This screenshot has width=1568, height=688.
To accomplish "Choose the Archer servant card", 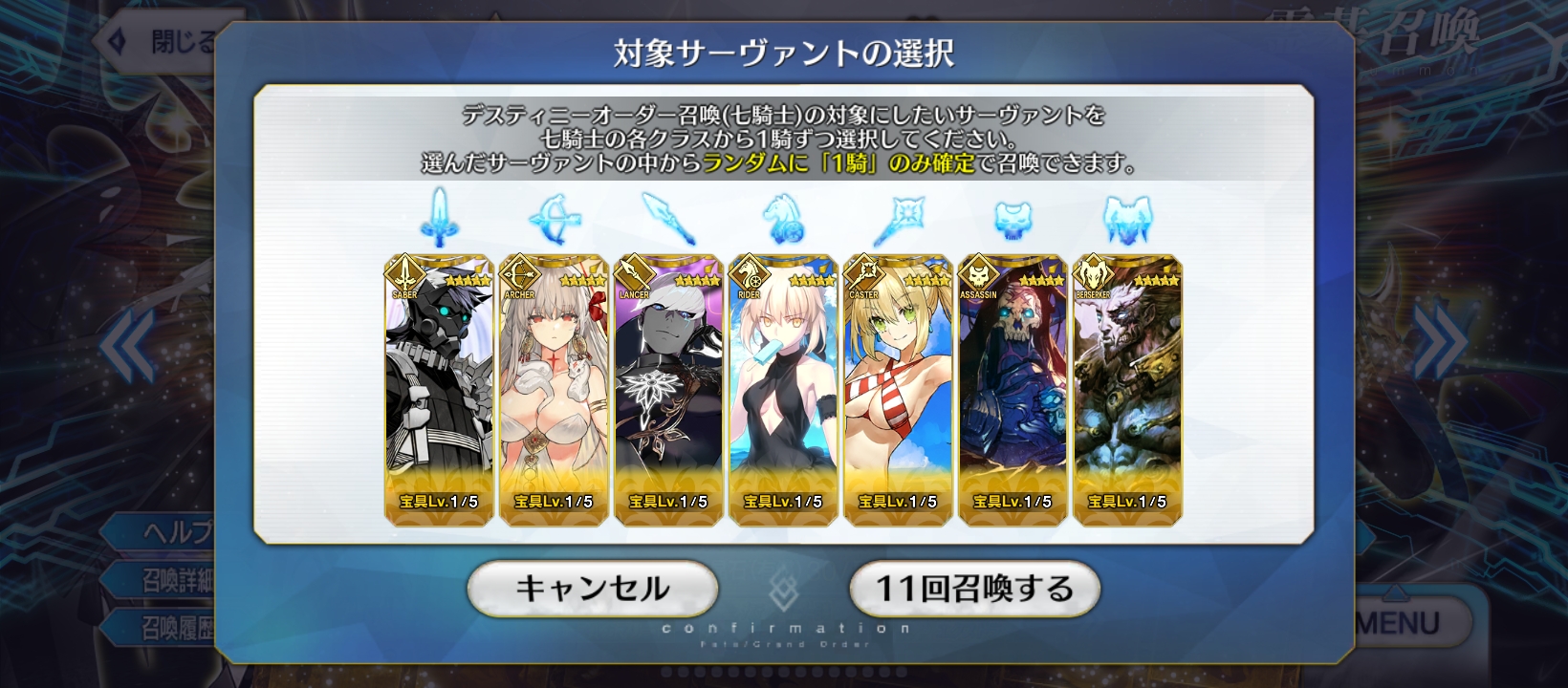I will 554,390.
